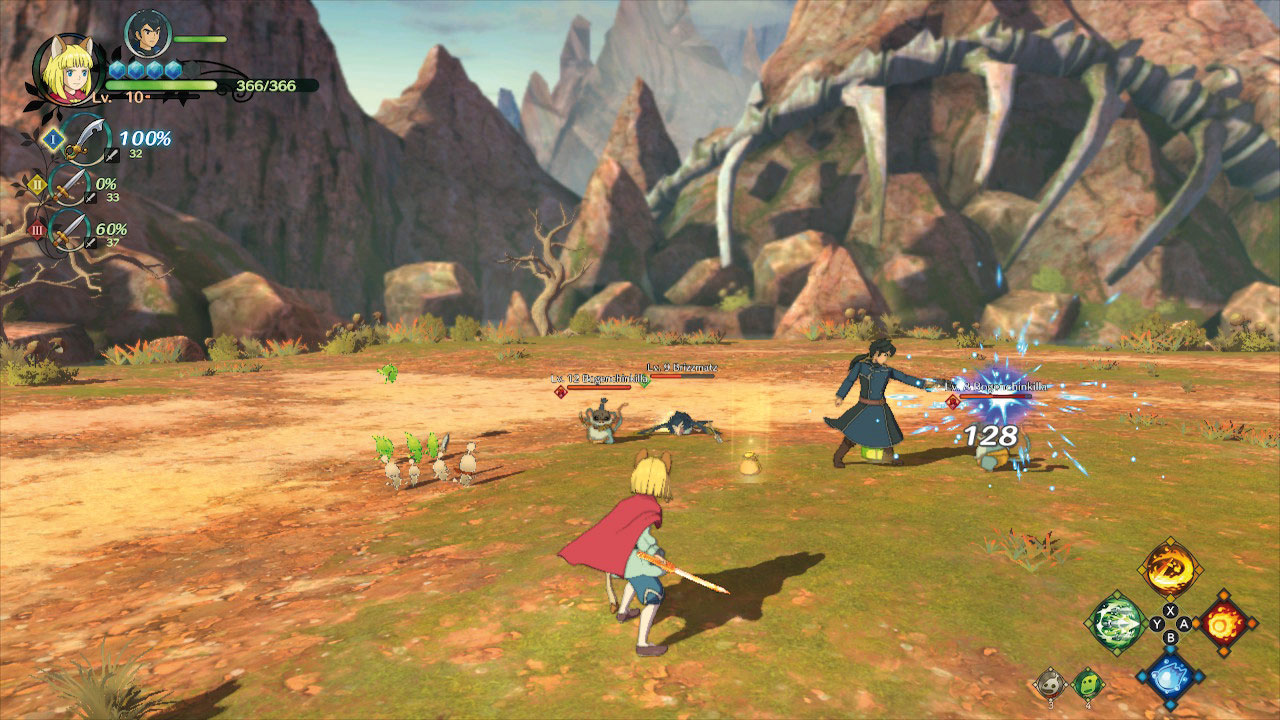1280x720 pixels.
Task: Select the green higgledy icon
Action: click(x=1088, y=683)
